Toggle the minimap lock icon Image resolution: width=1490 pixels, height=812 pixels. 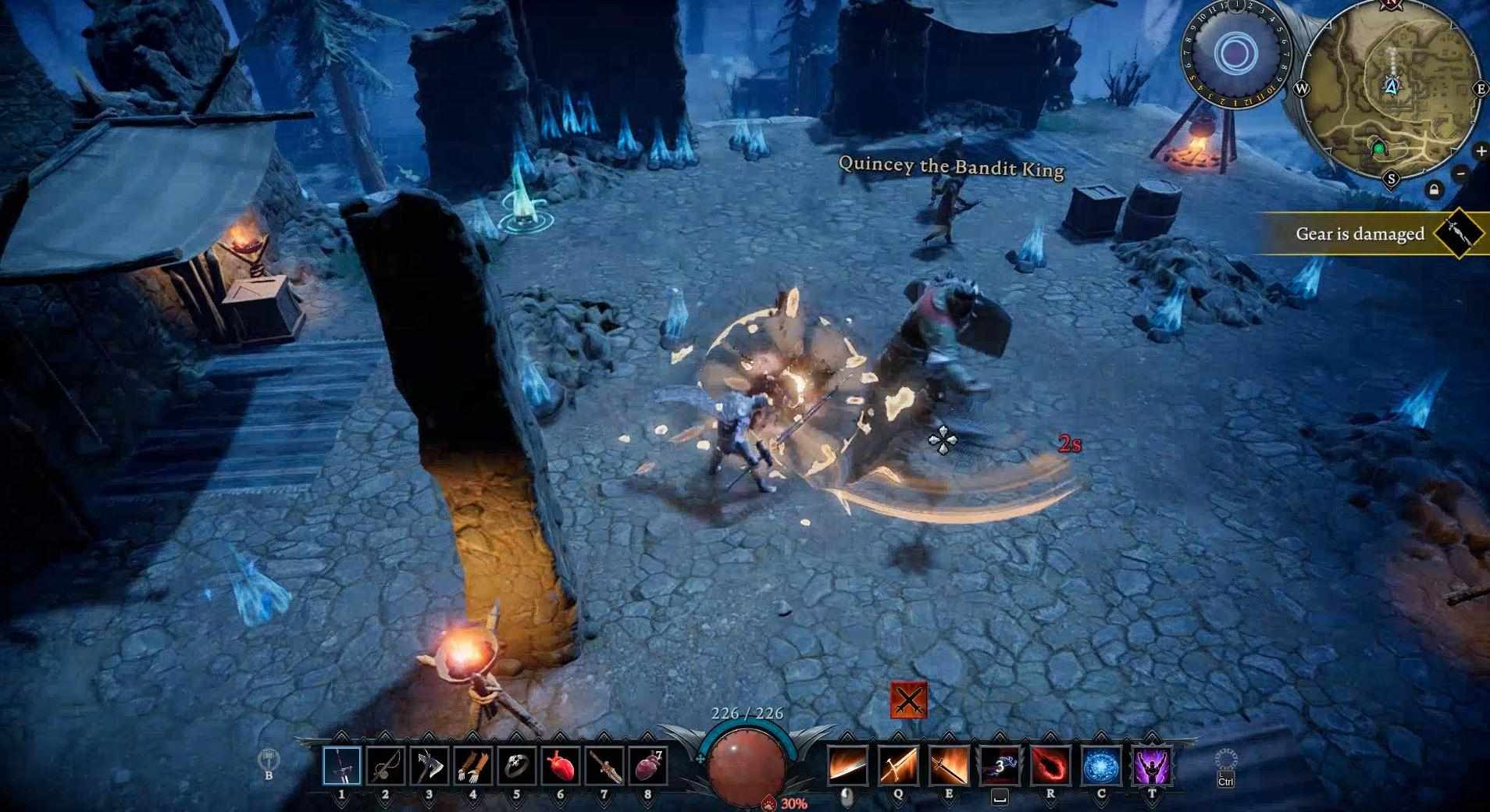coord(1434,190)
